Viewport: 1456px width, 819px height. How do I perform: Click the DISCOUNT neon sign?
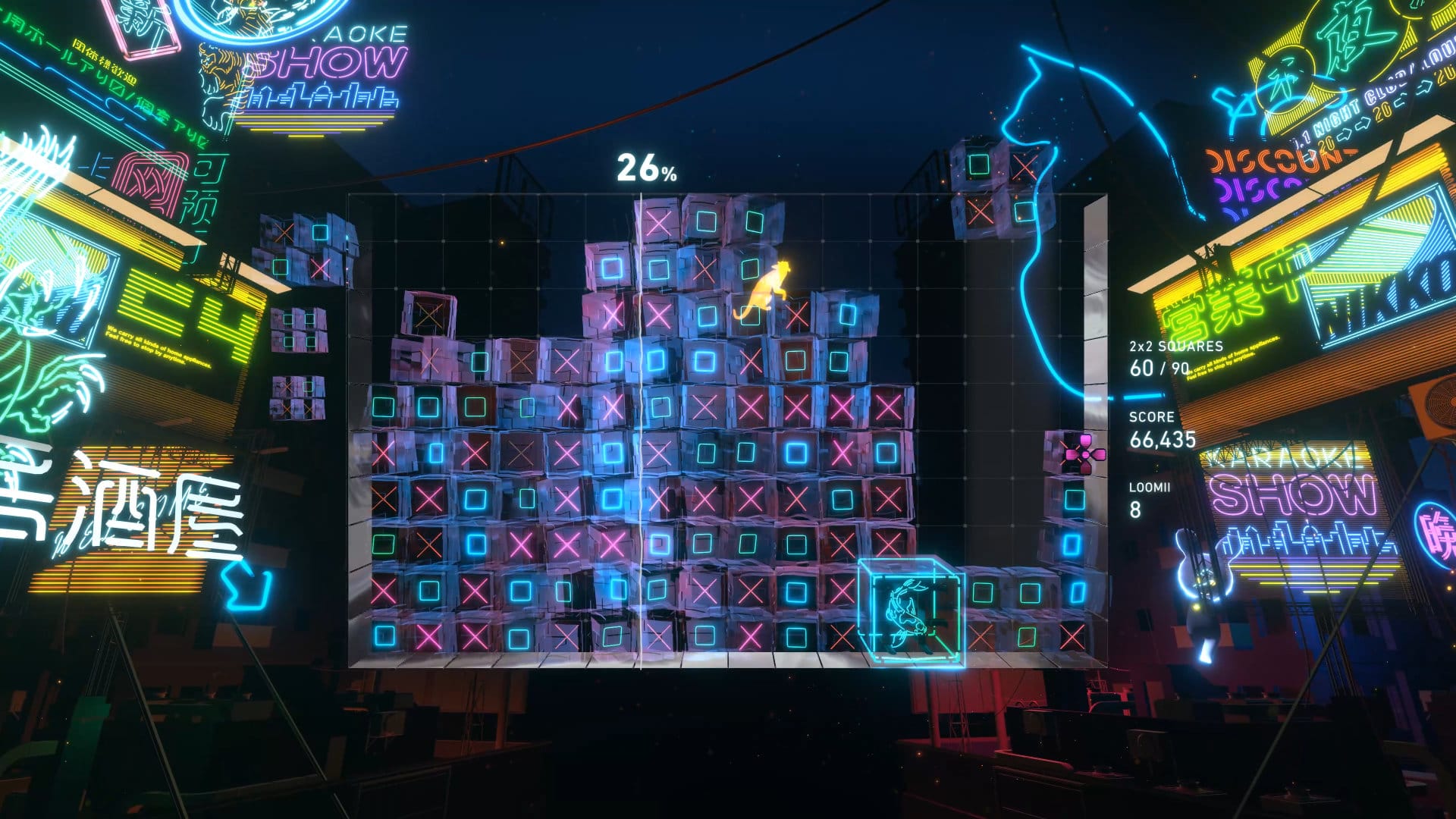(1259, 159)
